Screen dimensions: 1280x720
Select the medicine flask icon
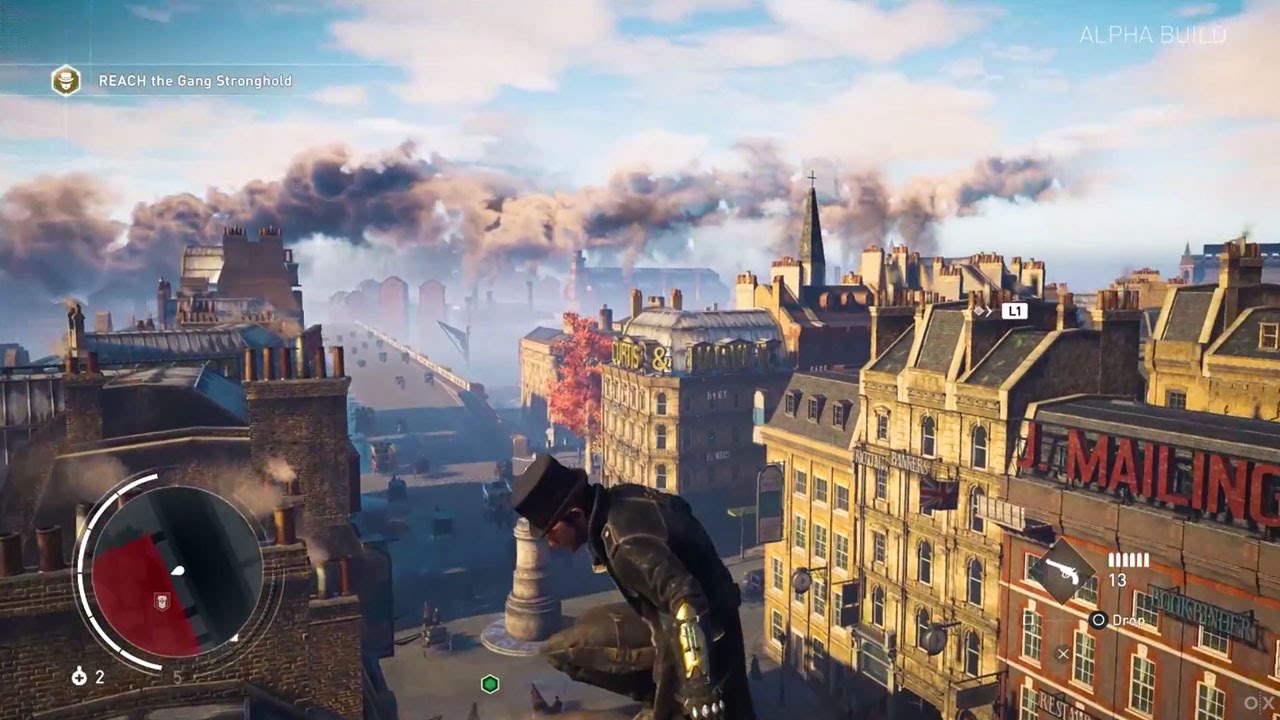[79, 677]
